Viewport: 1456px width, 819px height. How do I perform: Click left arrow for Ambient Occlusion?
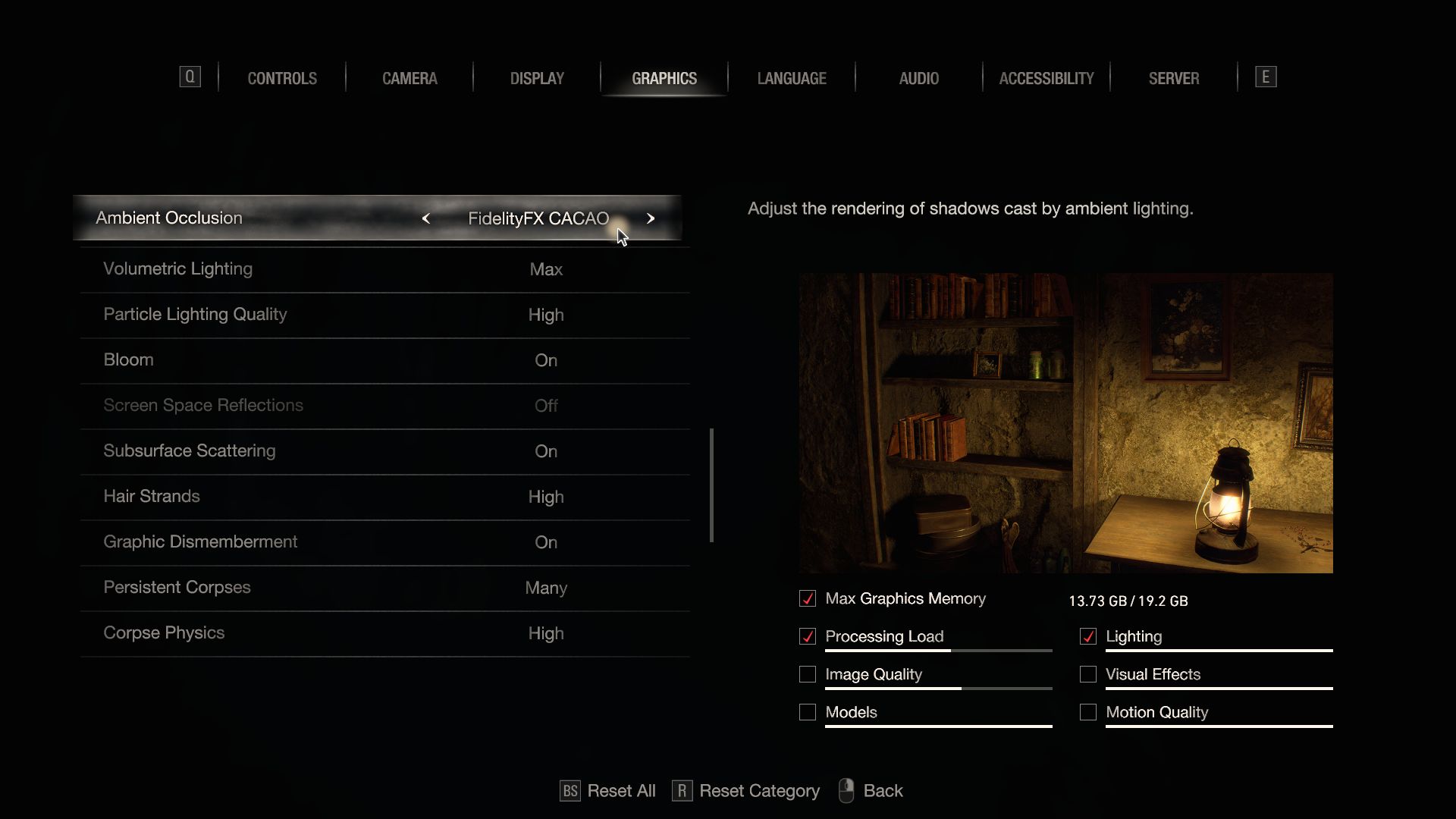(x=426, y=218)
